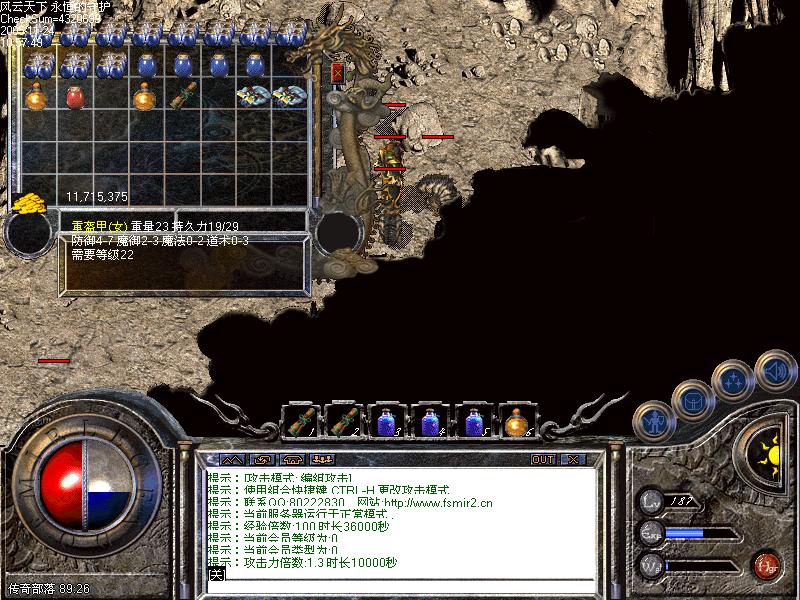
Task: Open the minimap with the mountain button
Action: point(233,460)
